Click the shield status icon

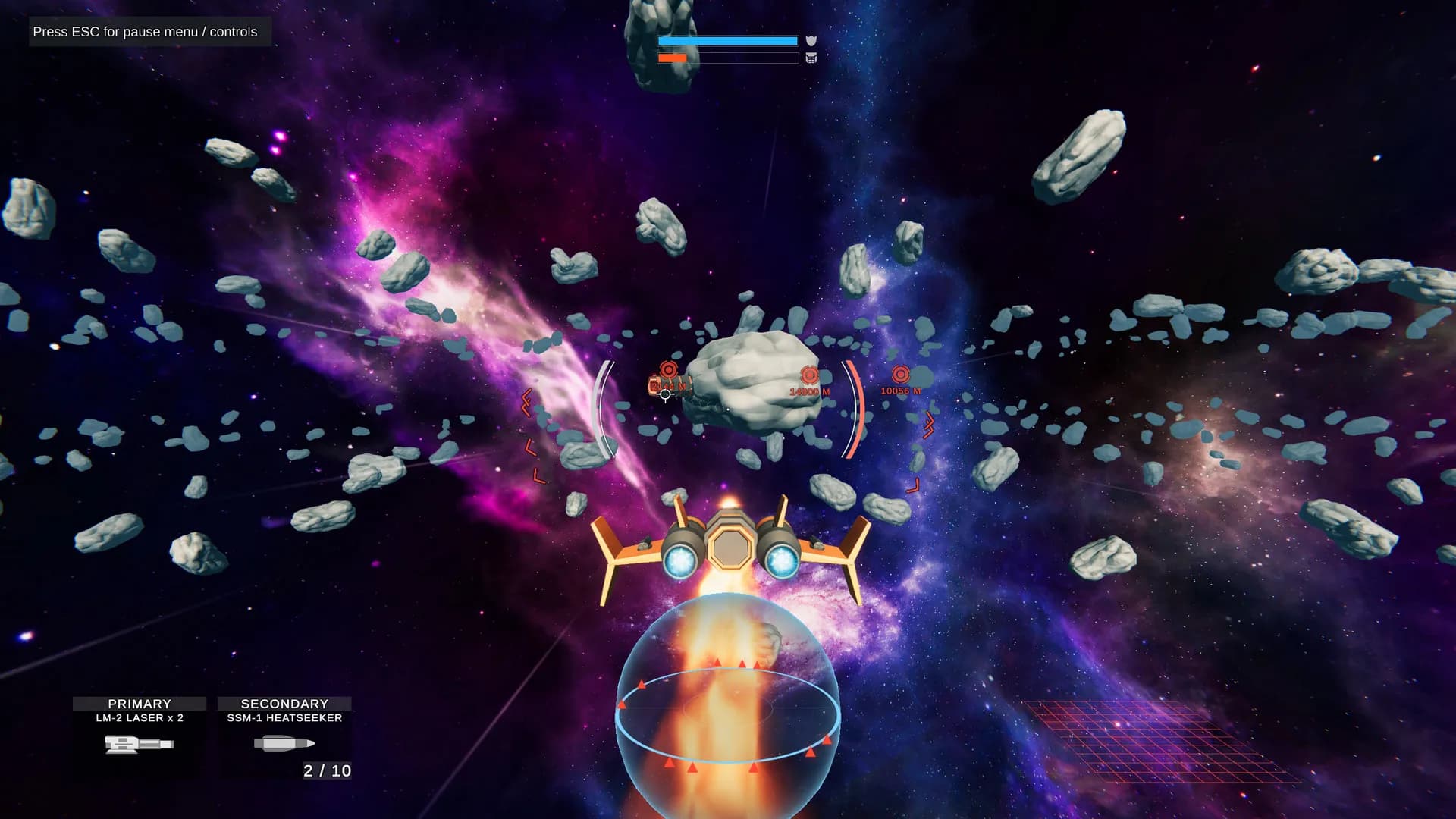pyautogui.click(x=811, y=41)
